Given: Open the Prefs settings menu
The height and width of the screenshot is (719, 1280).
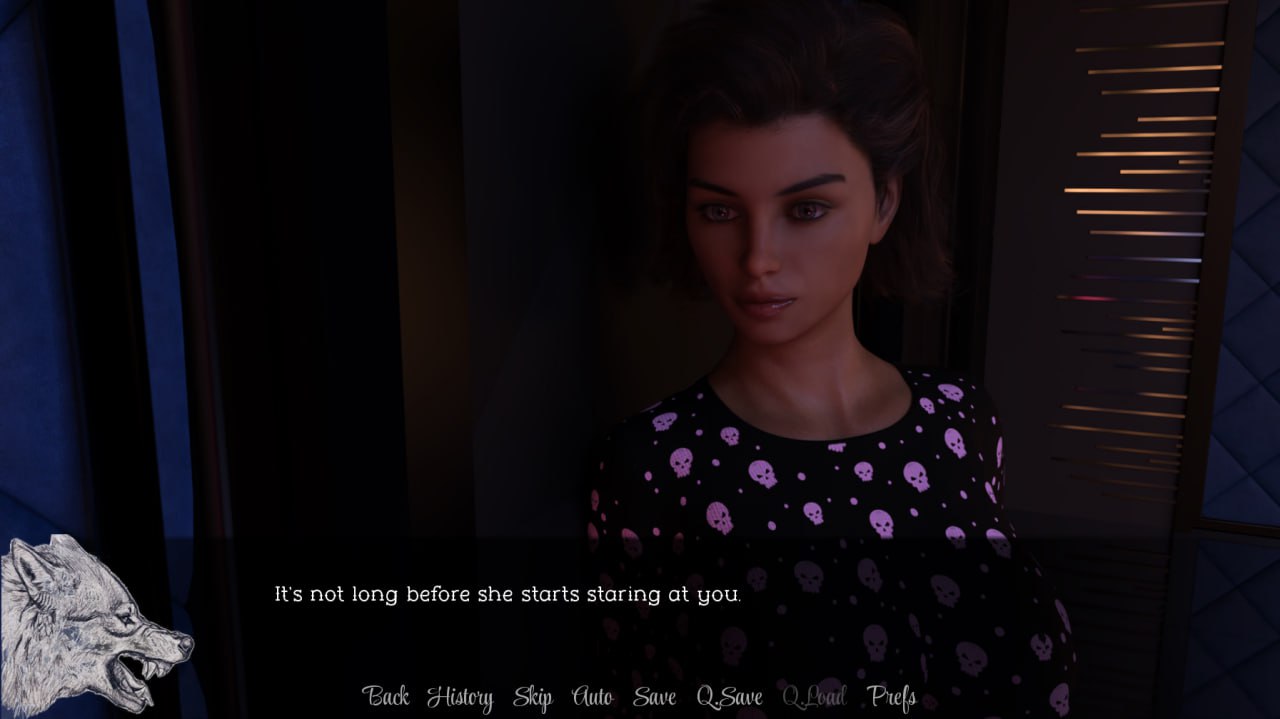Looking at the screenshot, I should point(892,697).
